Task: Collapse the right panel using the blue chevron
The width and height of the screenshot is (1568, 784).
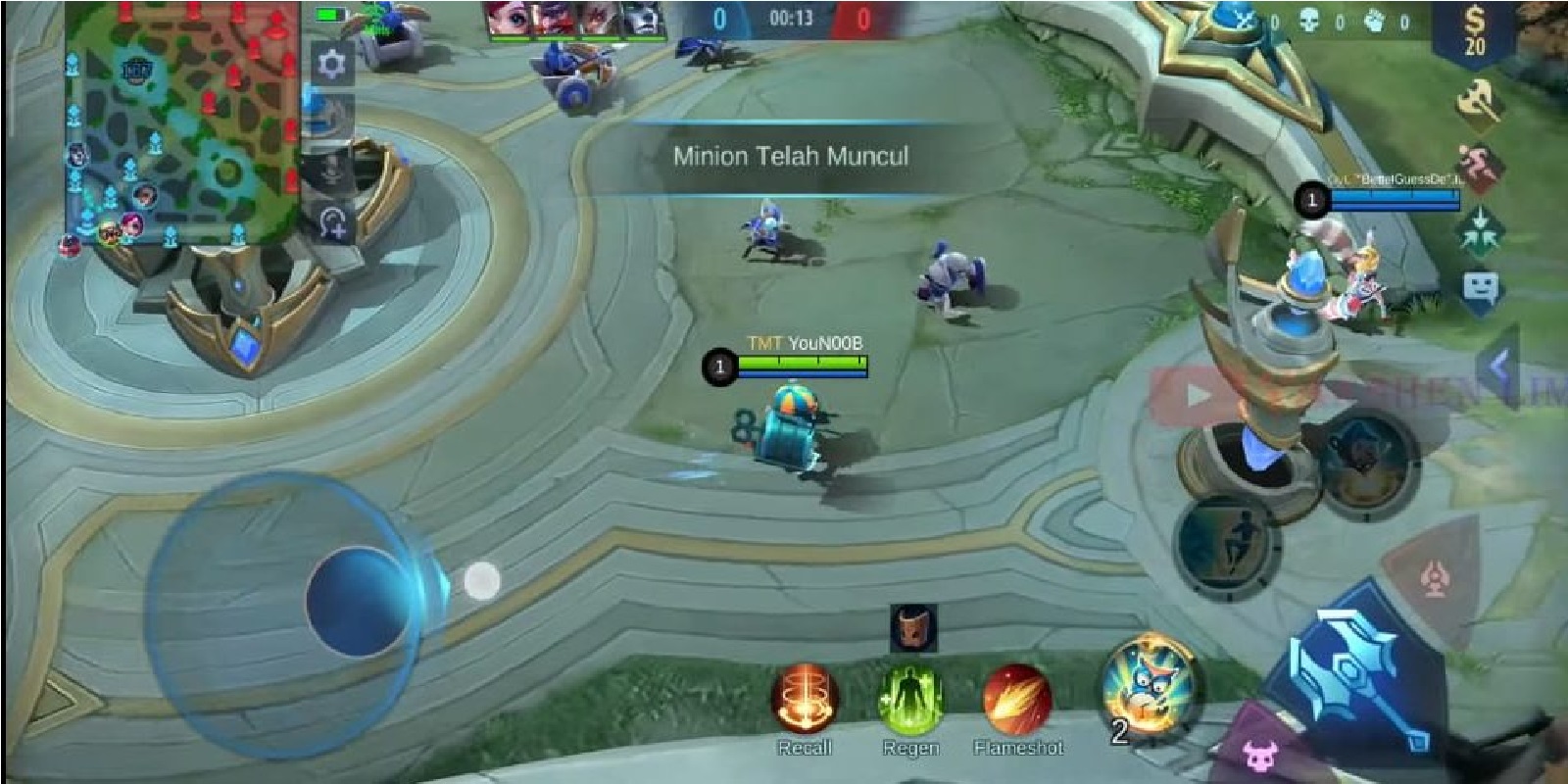Action: point(1501,366)
